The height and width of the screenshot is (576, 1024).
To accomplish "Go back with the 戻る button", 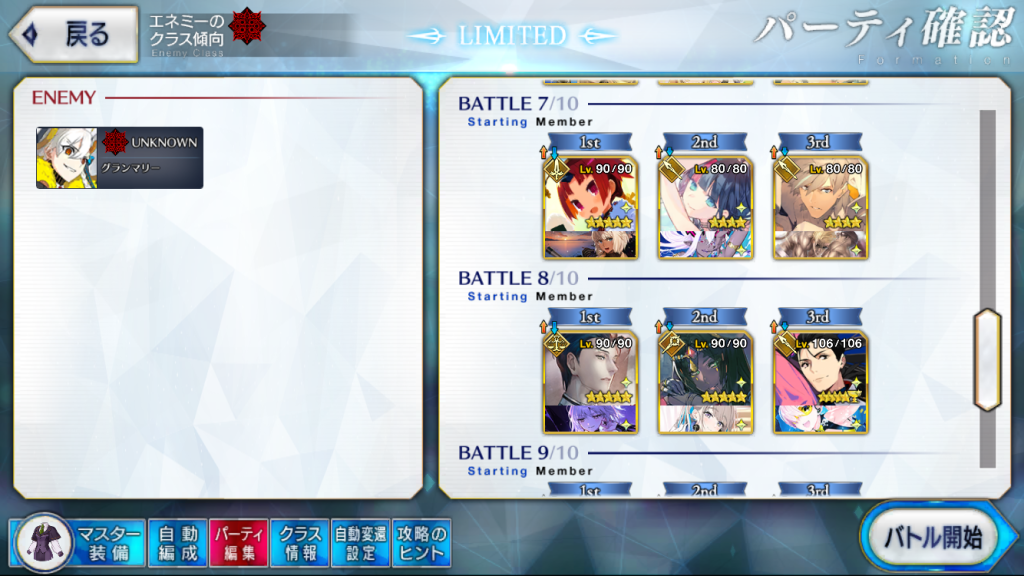I will coord(74,35).
